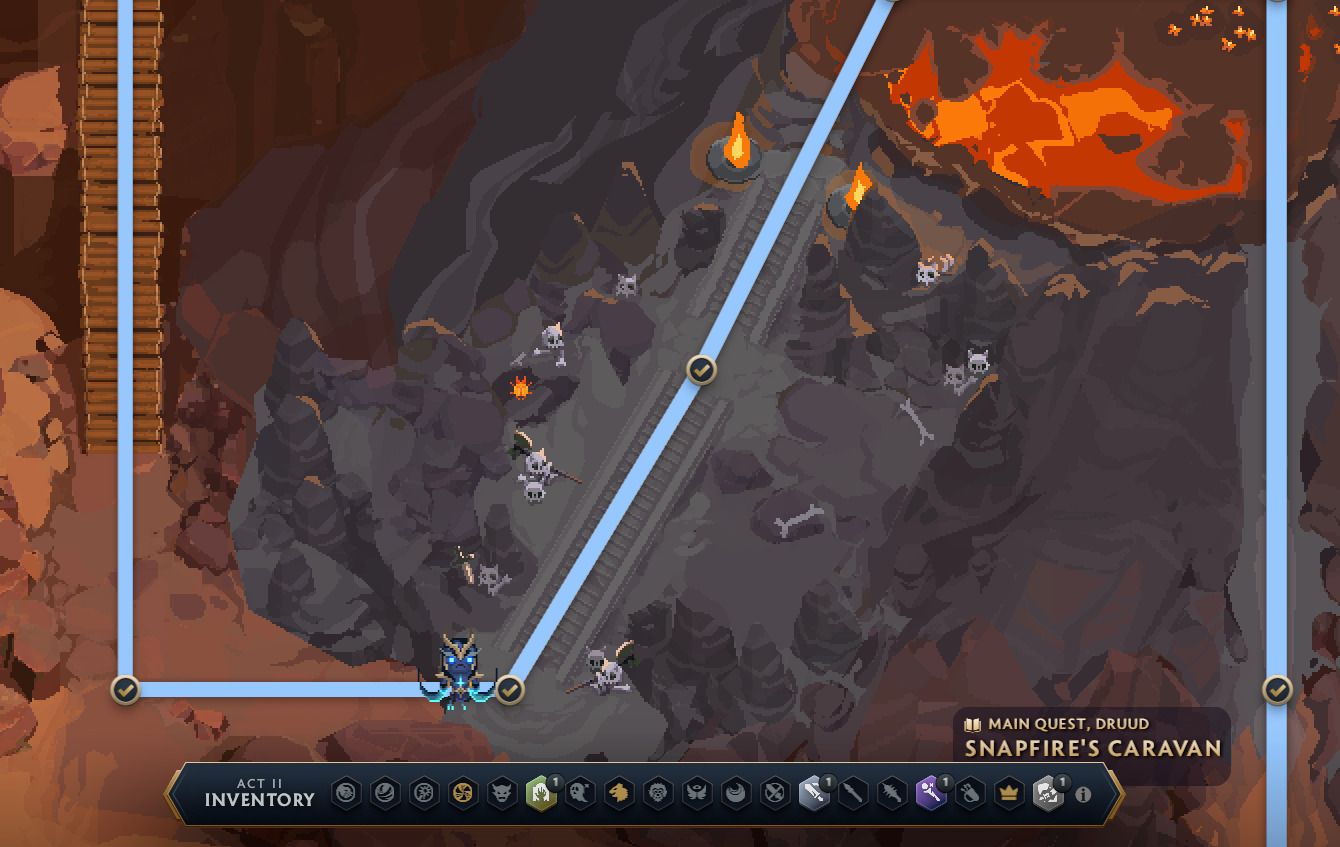Select the crescent moon inventory token
Screen dimensions: 1340x847
pyautogui.click(x=736, y=795)
